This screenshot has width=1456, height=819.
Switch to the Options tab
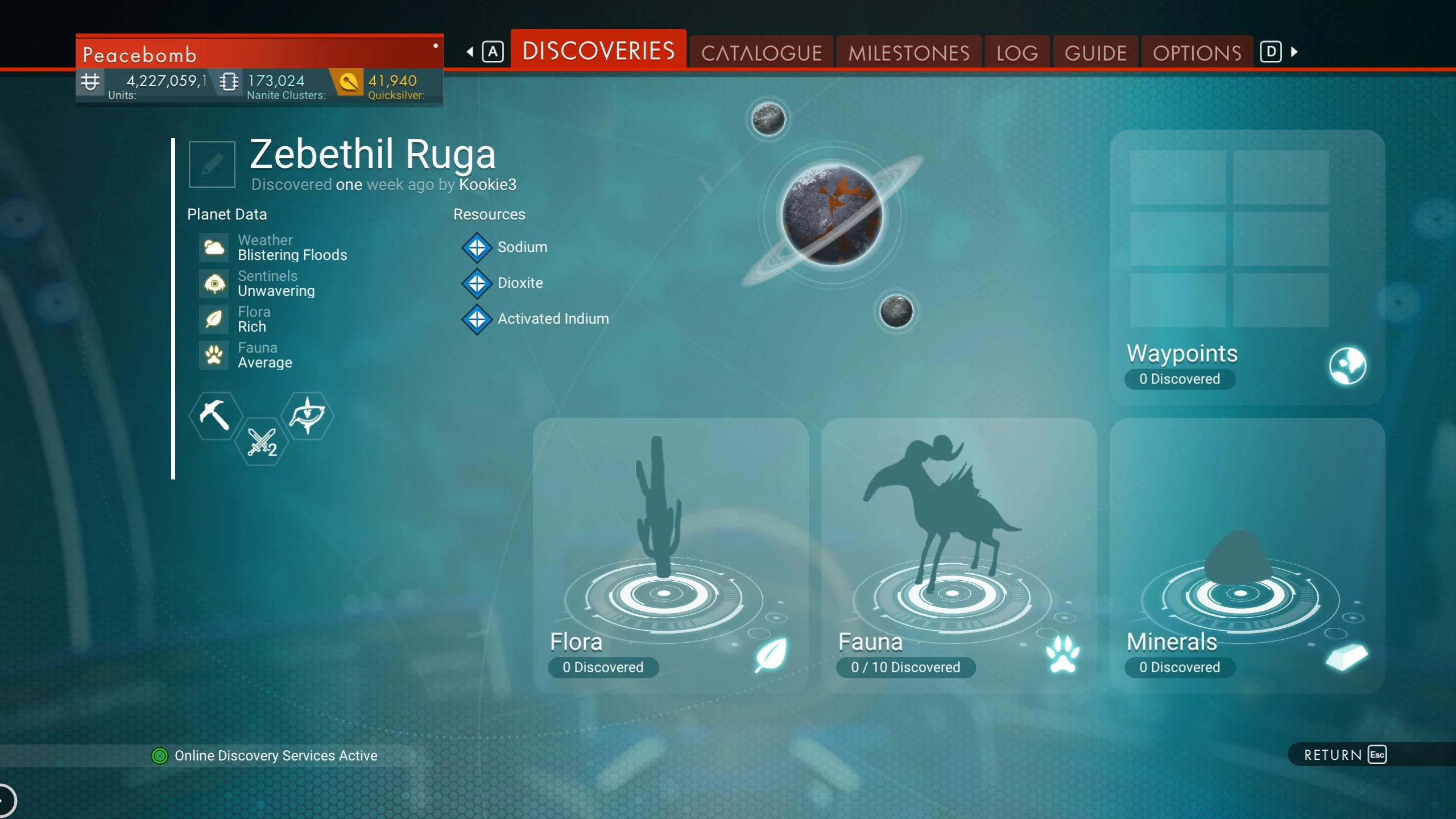click(x=1197, y=53)
